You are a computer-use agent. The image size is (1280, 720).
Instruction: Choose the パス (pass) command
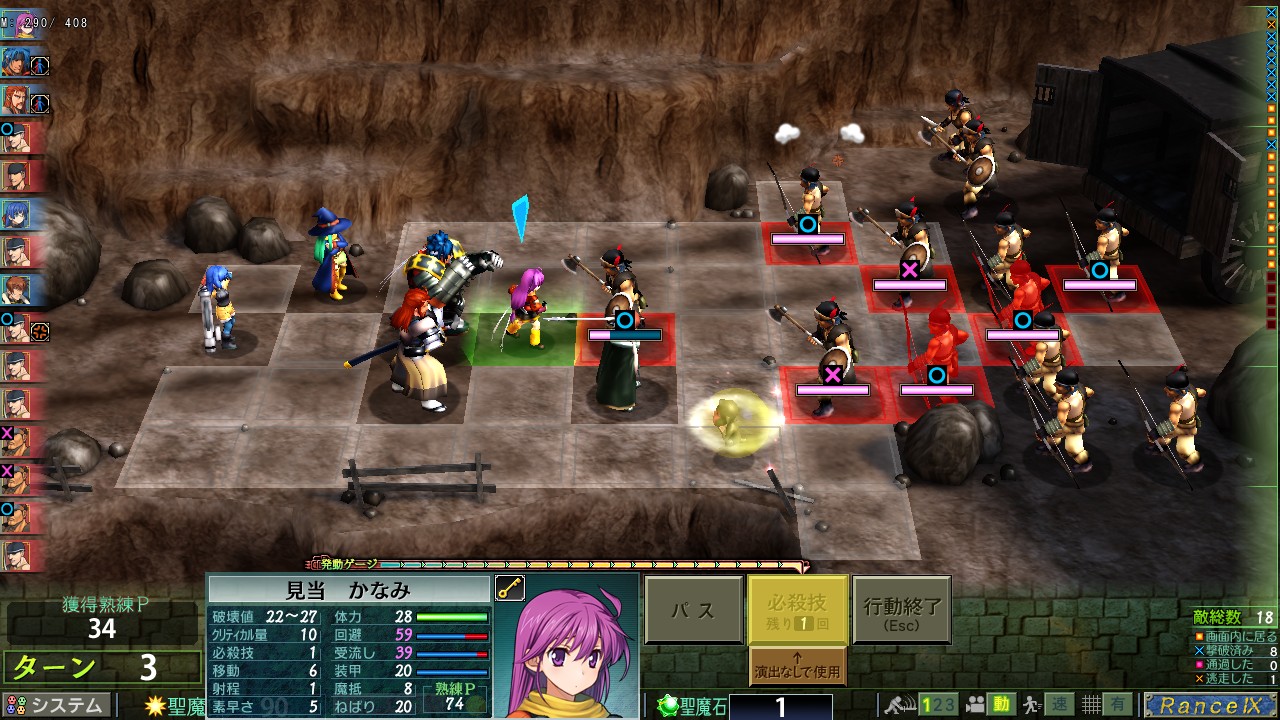click(693, 610)
